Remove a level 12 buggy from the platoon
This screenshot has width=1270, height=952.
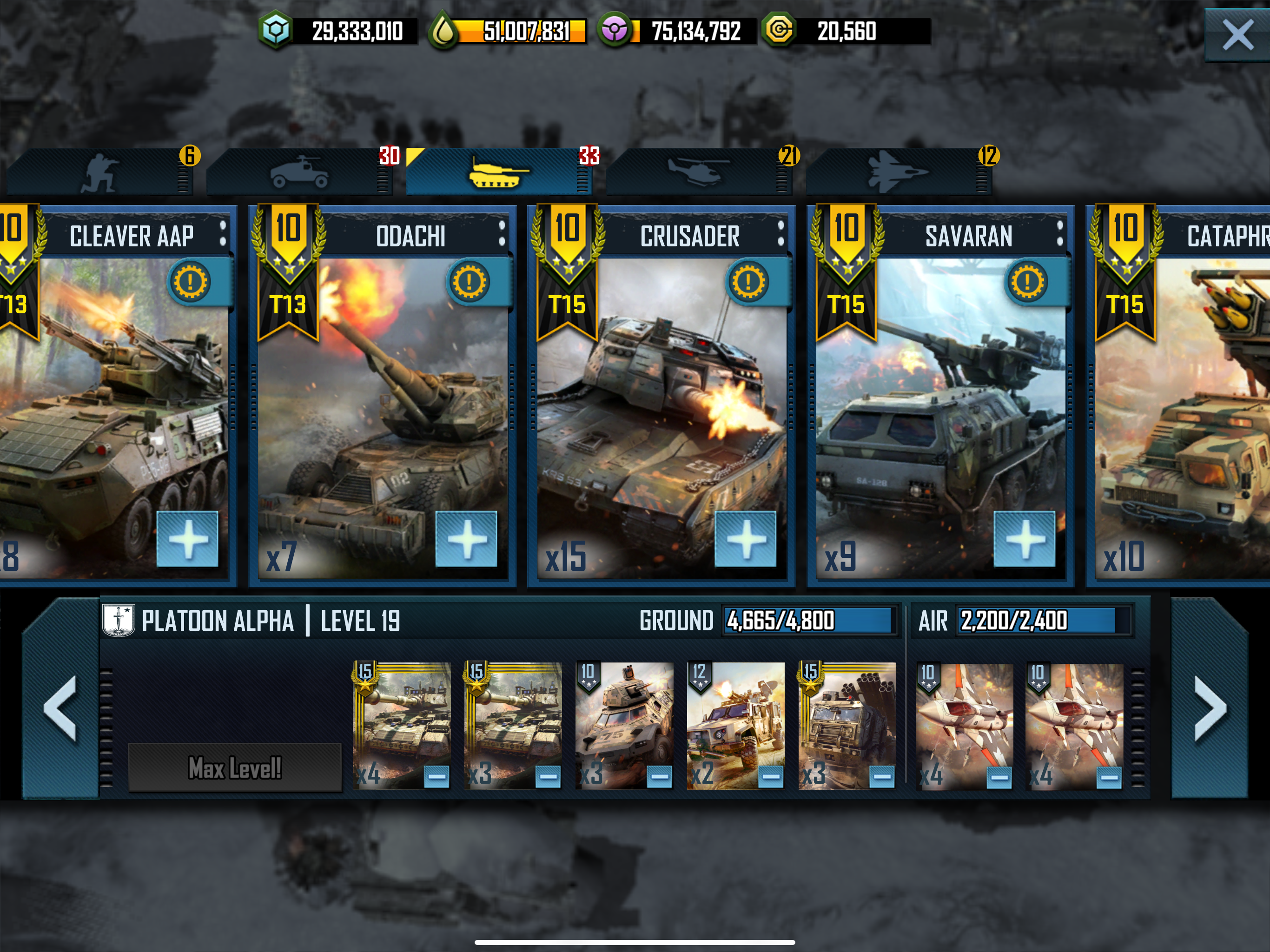pyautogui.click(x=770, y=776)
